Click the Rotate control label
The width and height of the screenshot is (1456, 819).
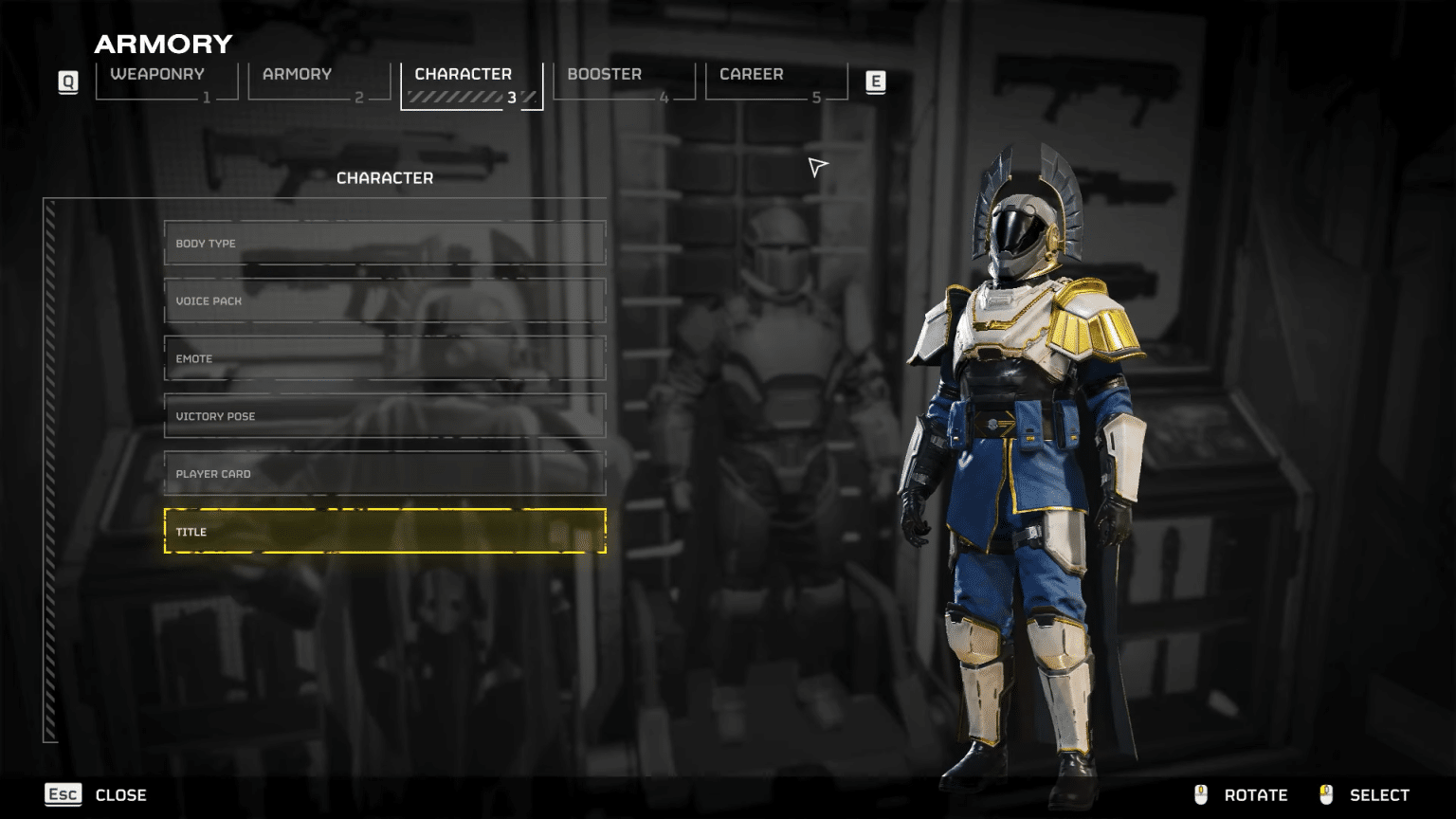click(x=1257, y=794)
